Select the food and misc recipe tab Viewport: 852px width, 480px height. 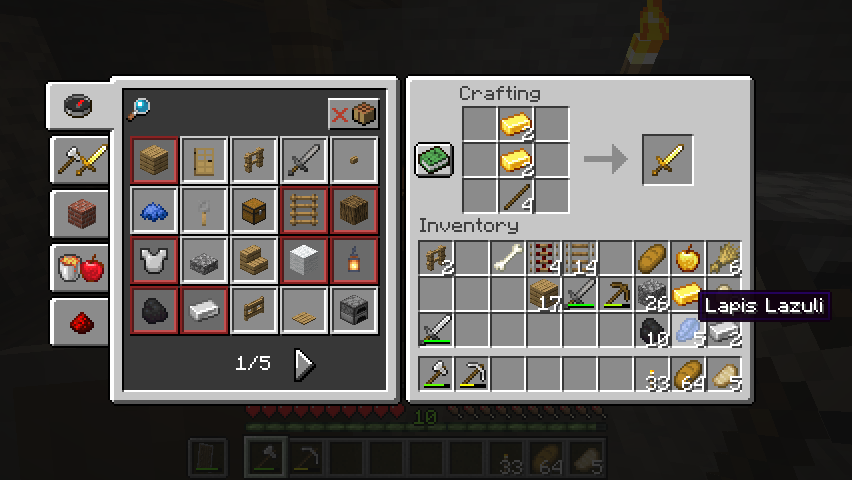pos(80,267)
